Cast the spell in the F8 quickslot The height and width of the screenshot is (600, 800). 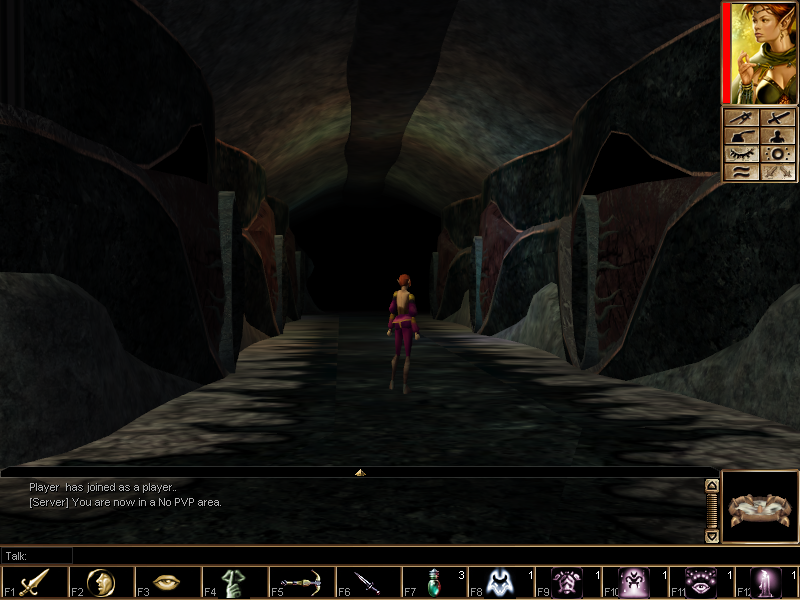[501, 583]
